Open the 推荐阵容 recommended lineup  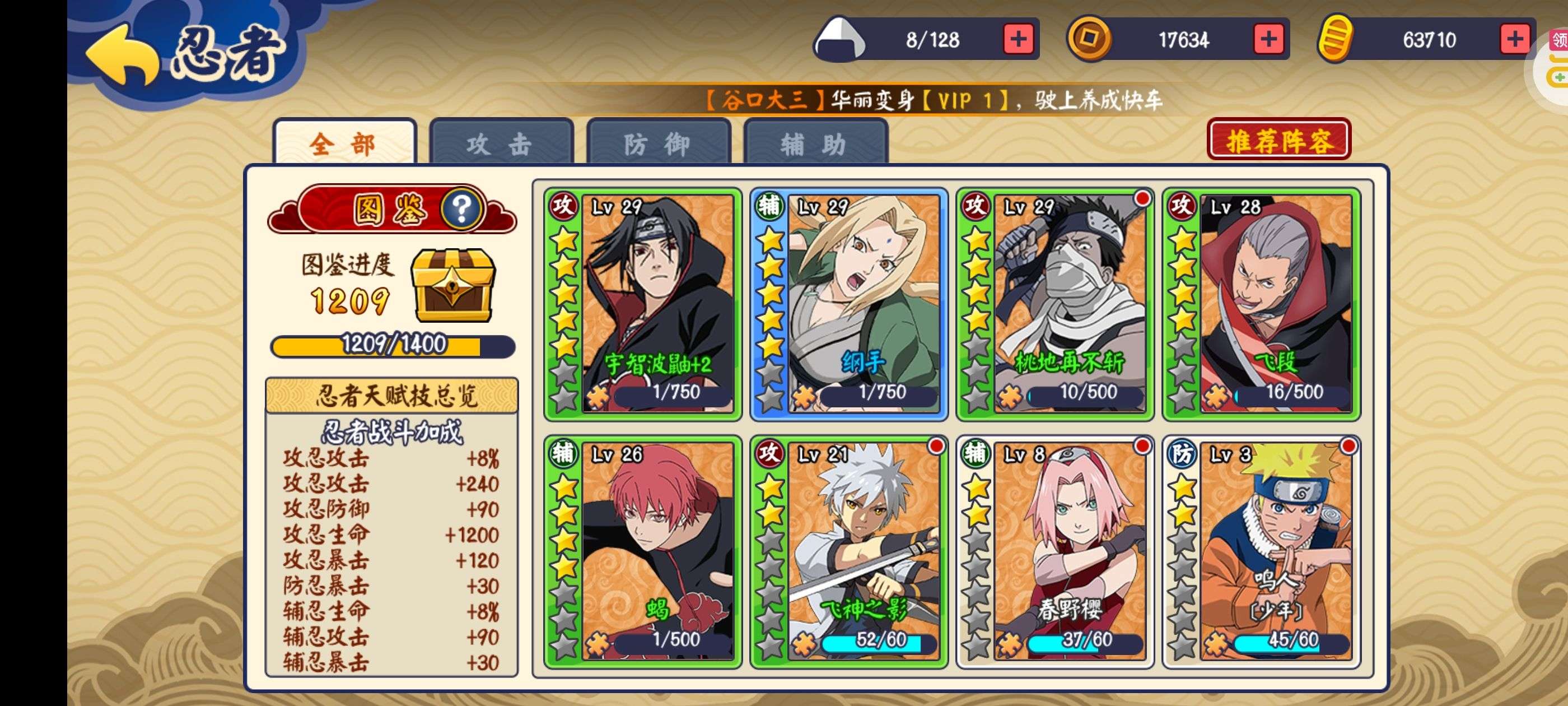[1278, 140]
